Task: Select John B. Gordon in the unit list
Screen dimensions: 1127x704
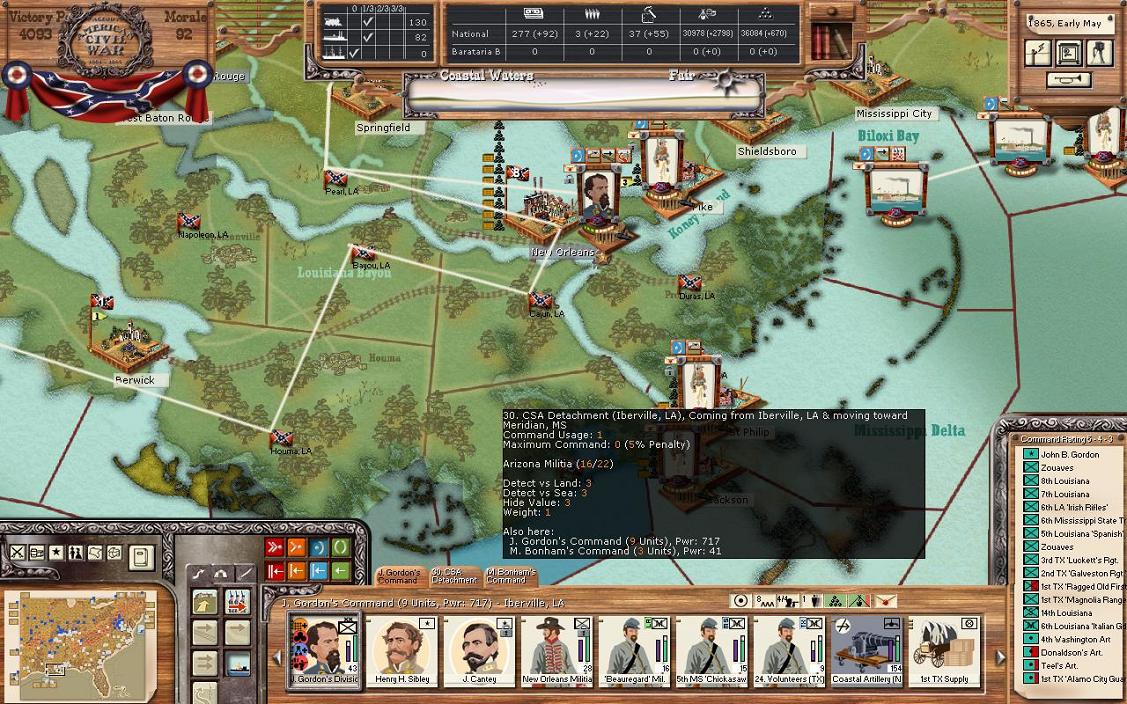Action: click(x=1069, y=455)
